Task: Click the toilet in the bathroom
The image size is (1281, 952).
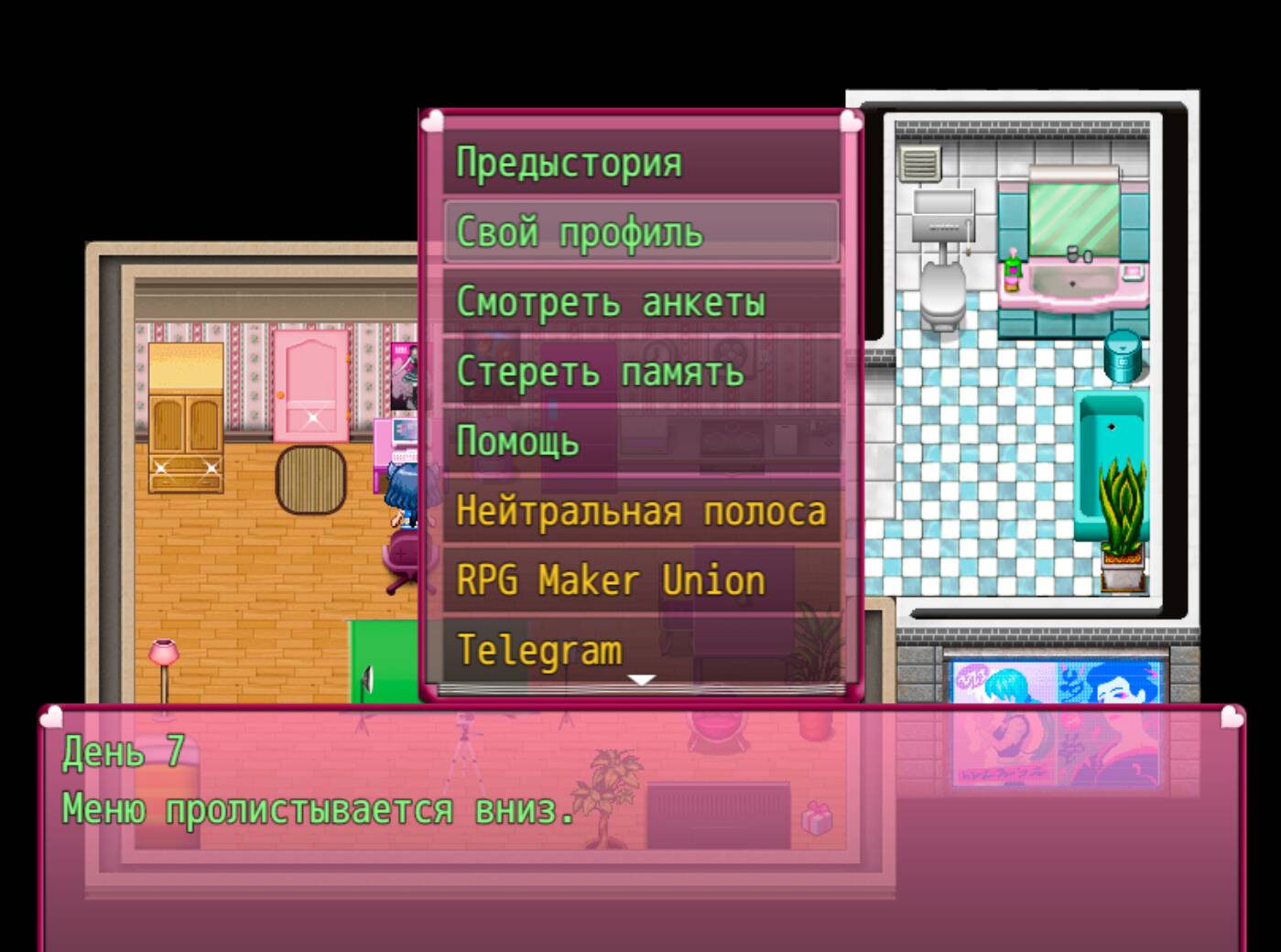Action: point(941,293)
